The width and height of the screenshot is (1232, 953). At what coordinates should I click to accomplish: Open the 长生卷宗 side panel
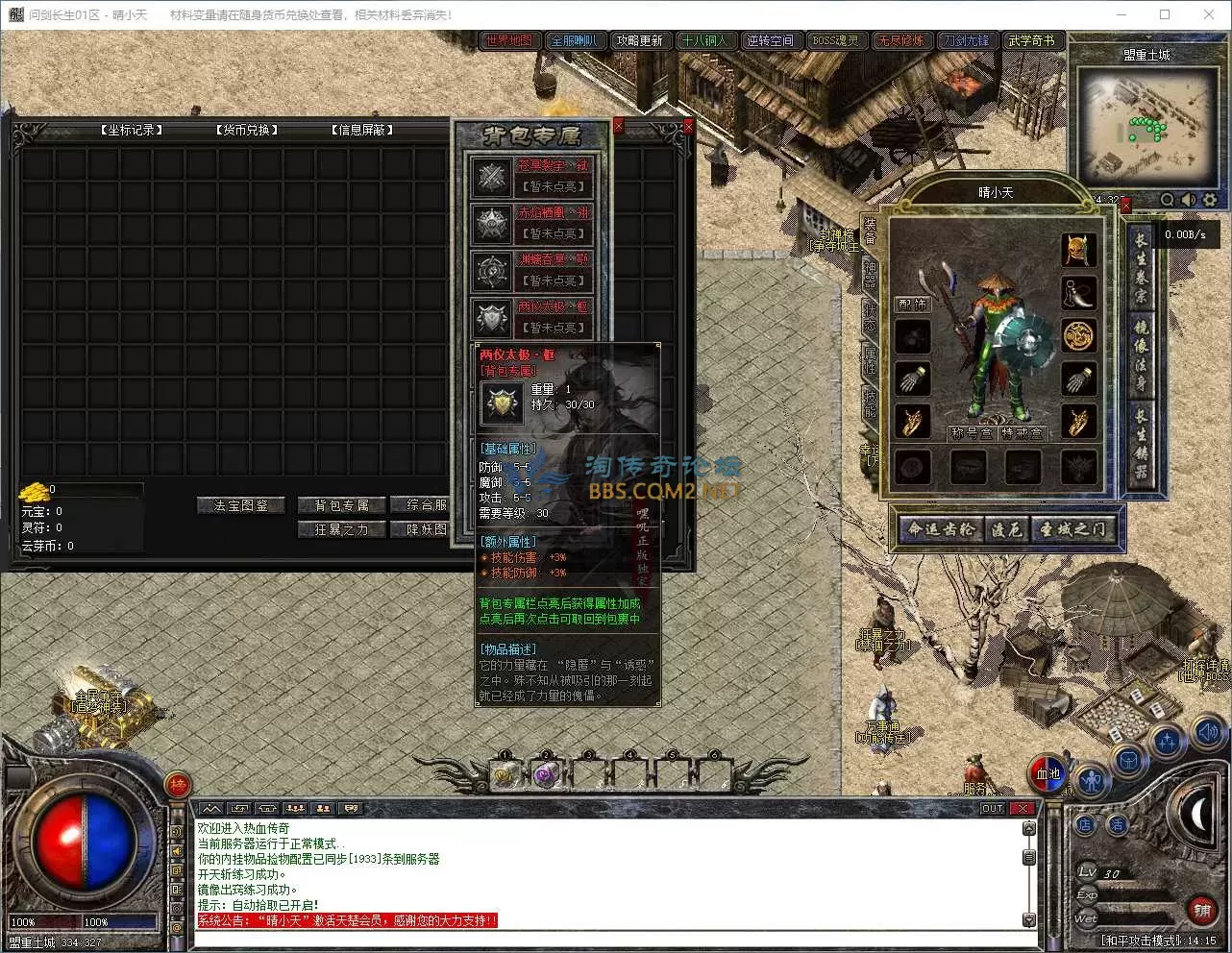(x=1141, y=269)
